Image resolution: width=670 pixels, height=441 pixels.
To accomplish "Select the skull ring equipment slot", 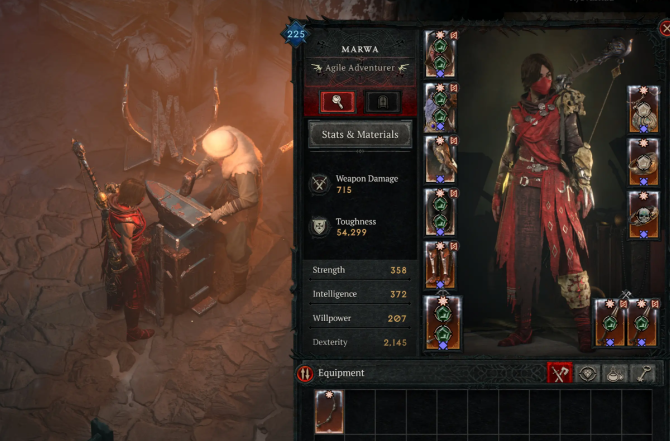I will pos(643,212).
